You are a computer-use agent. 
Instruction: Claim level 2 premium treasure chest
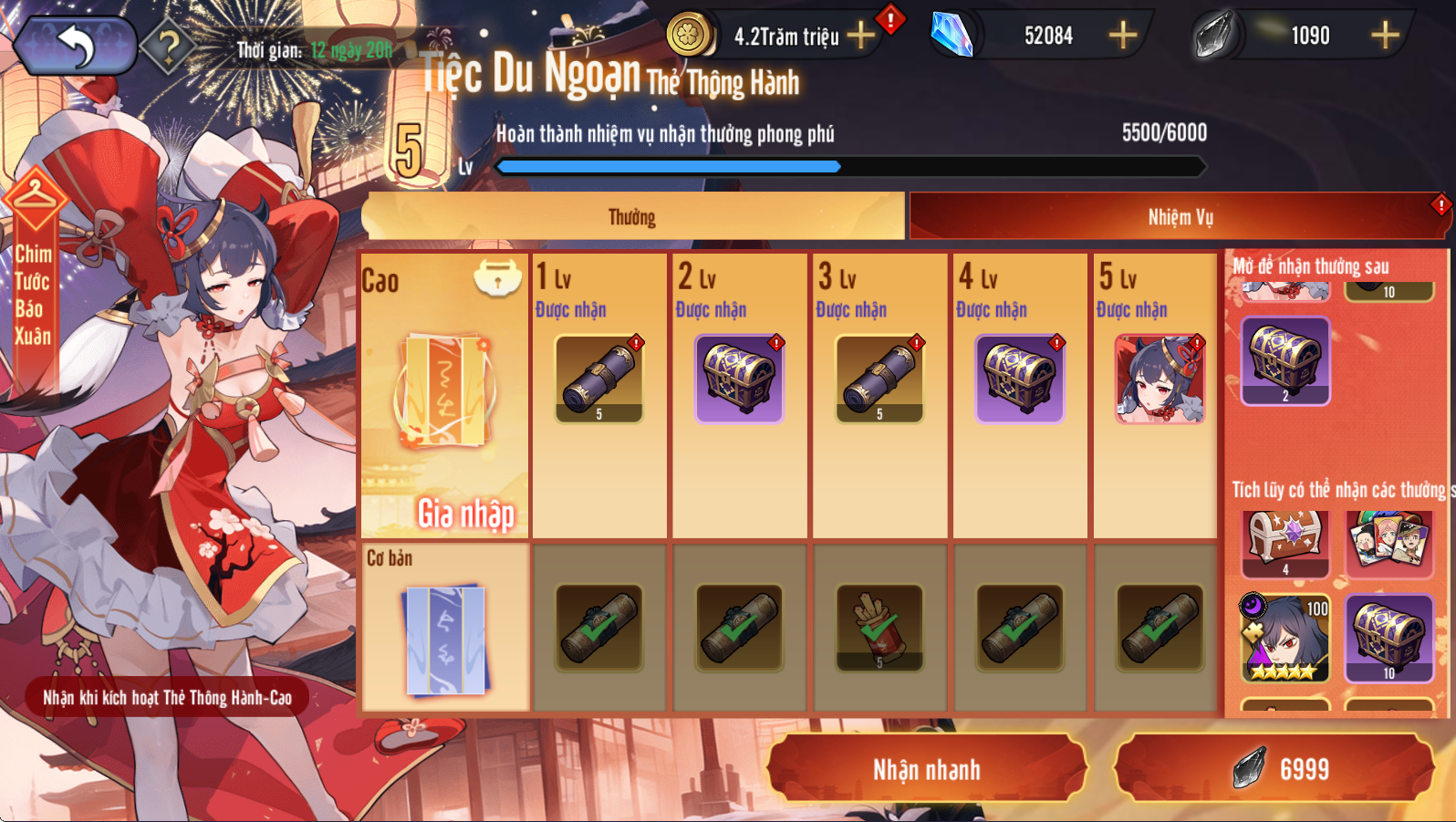[739, 379]
